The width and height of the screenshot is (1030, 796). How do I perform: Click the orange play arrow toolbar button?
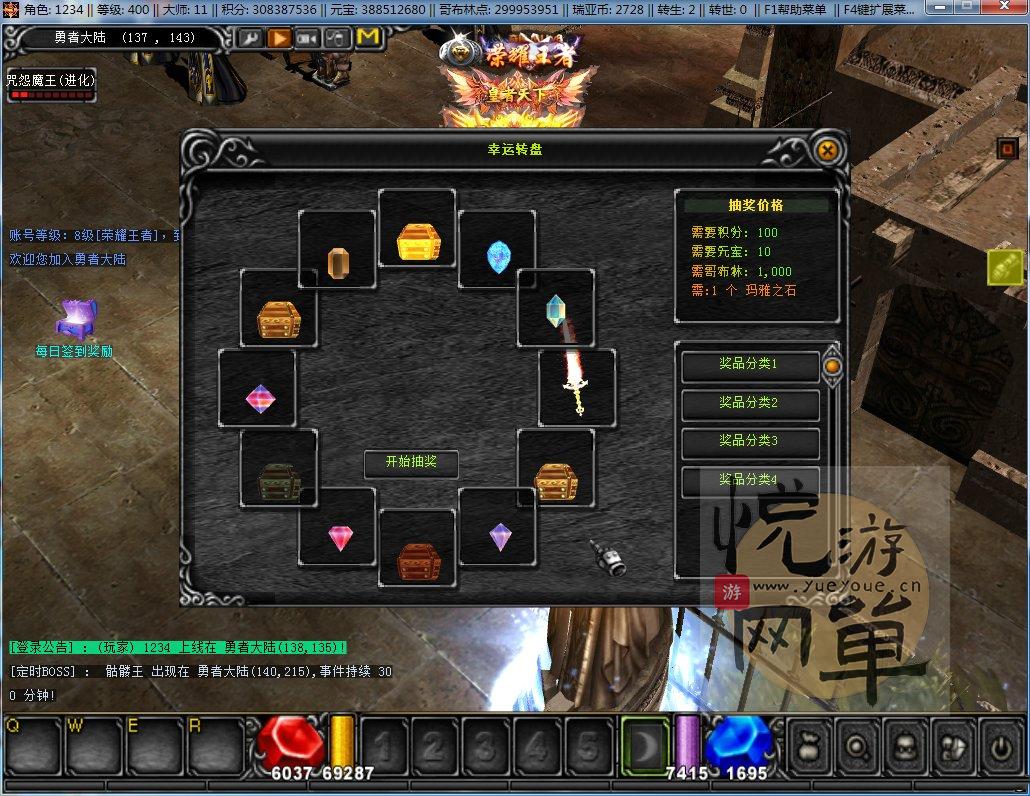(279, 38)
